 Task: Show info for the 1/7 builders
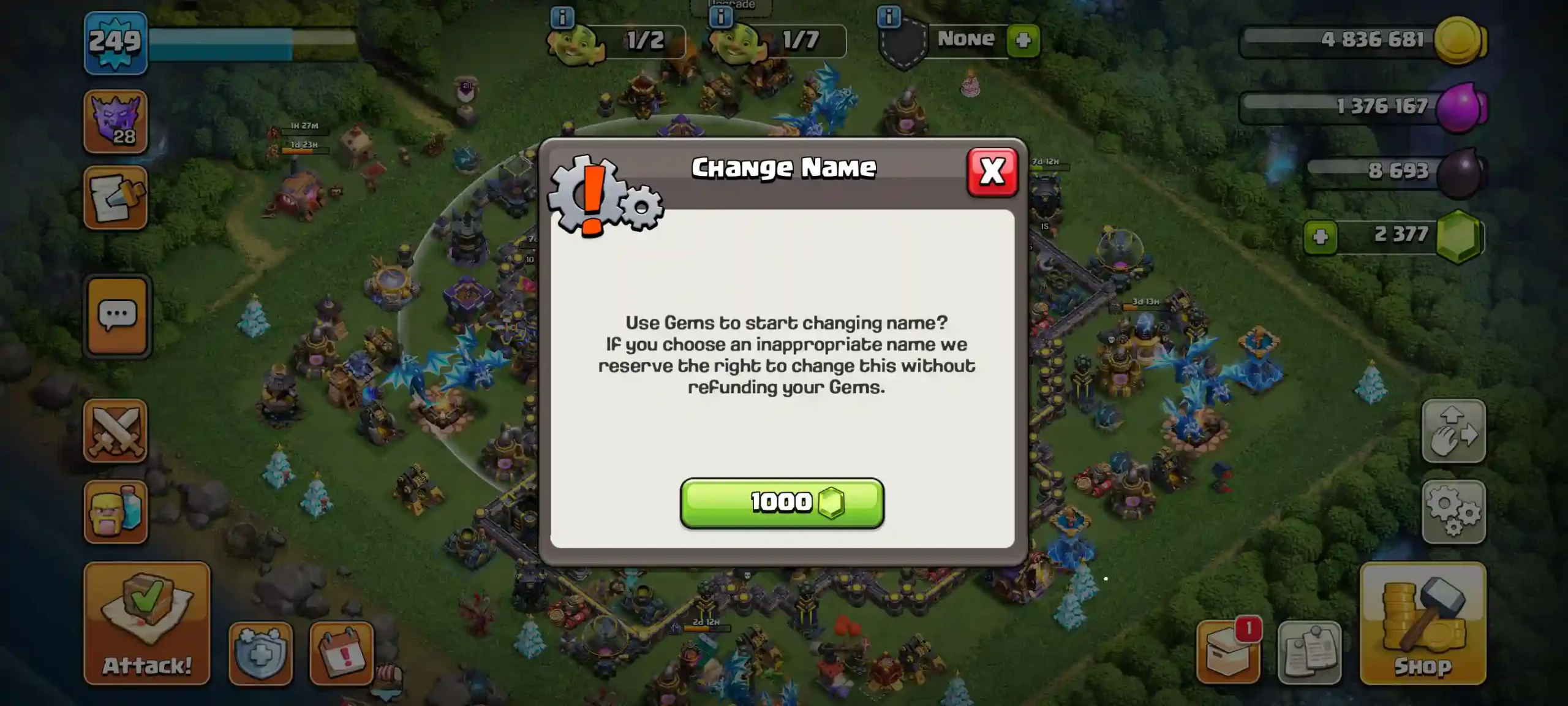(721, 17)
